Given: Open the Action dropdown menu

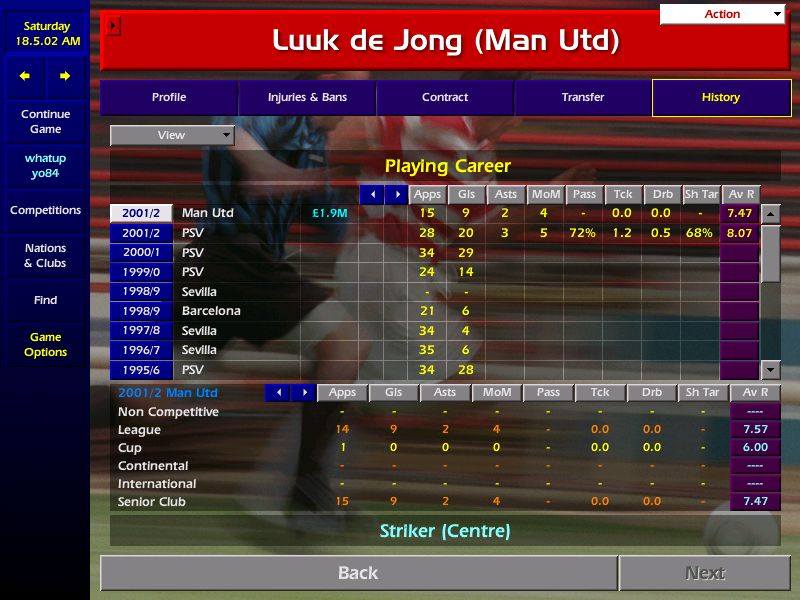Looking at the screenshot, I should (x=722, y=14).
